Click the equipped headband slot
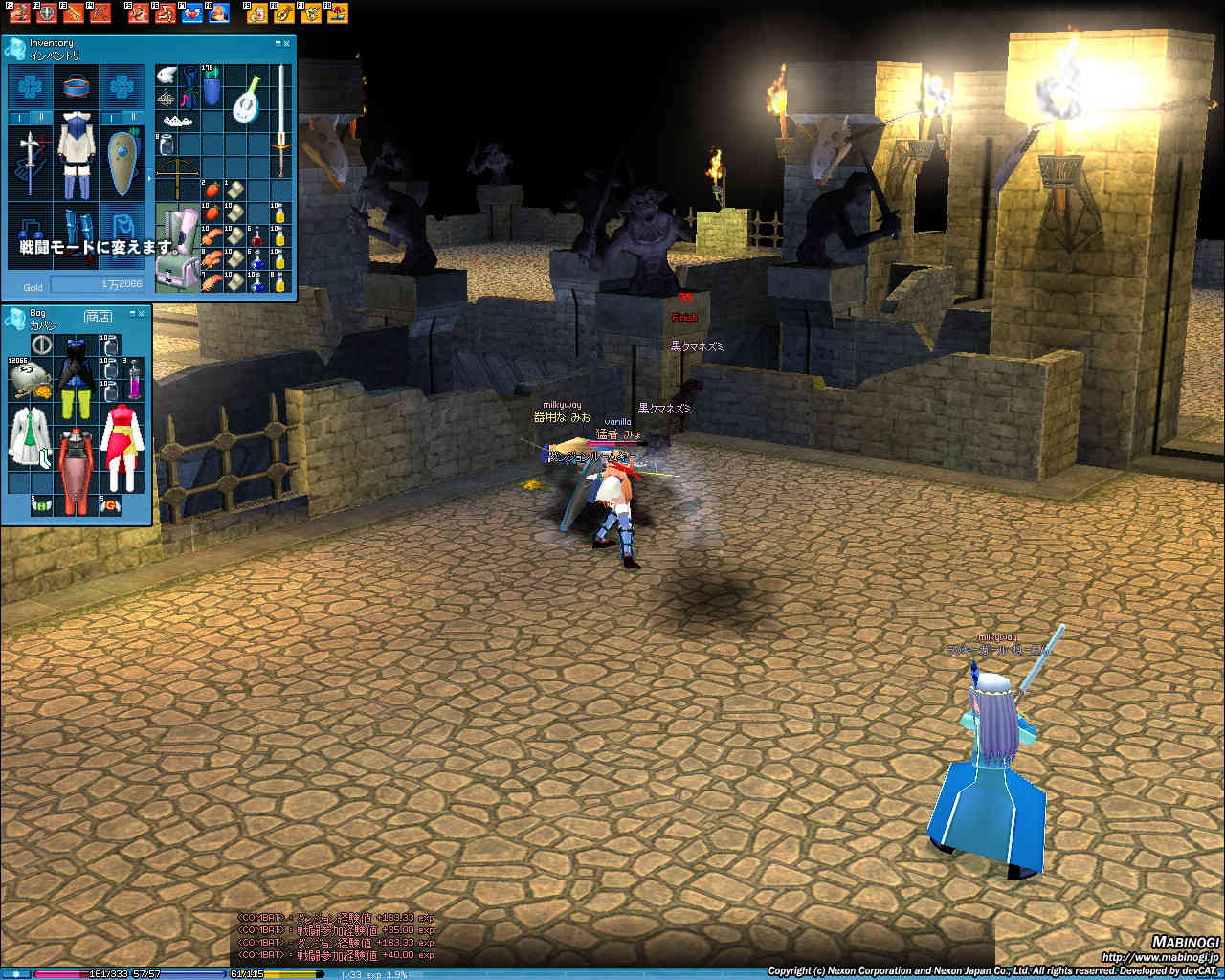 pos(76,86)
